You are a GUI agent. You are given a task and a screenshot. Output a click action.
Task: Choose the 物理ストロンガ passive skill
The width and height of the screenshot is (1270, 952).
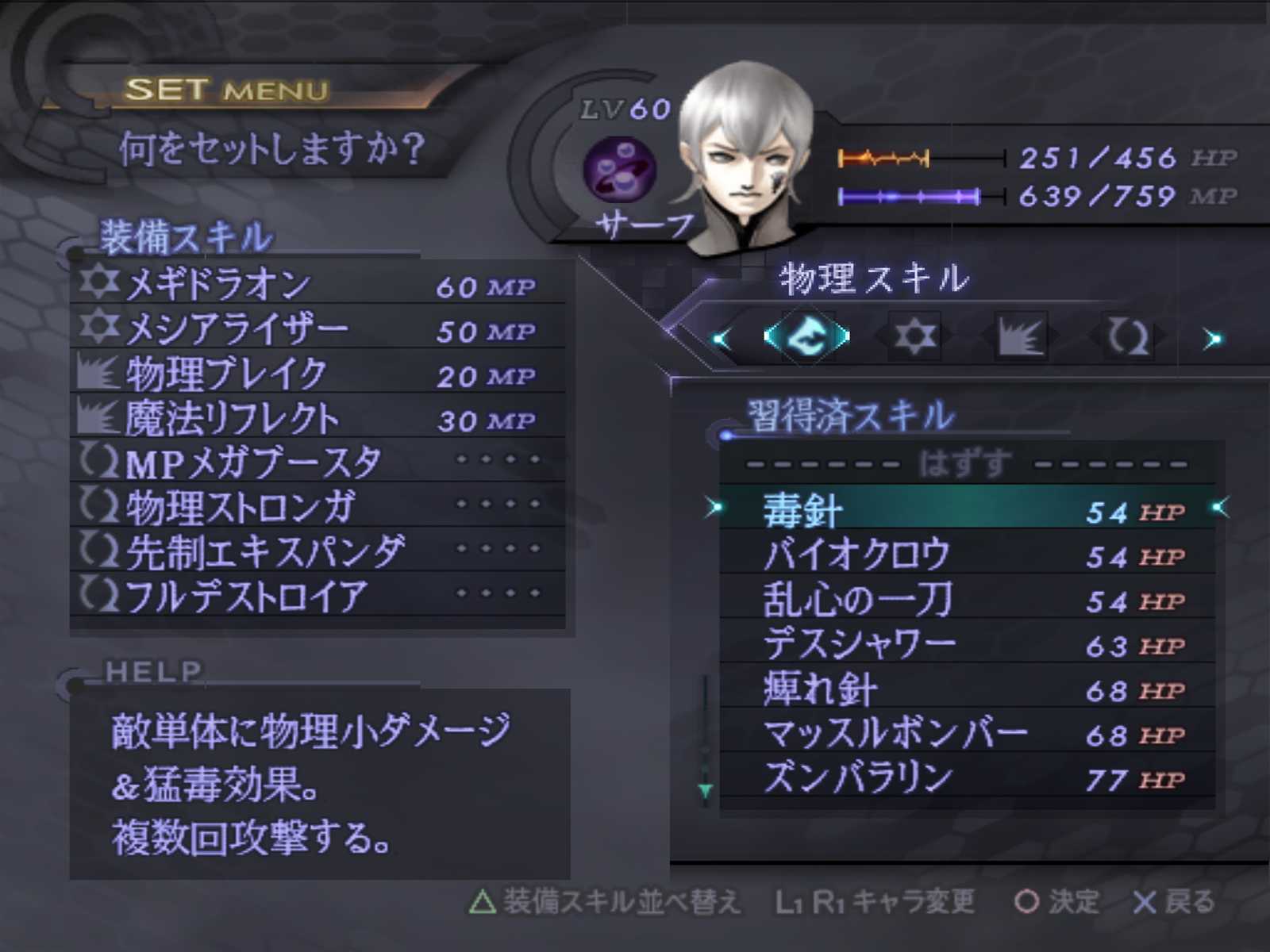[317, 507]
